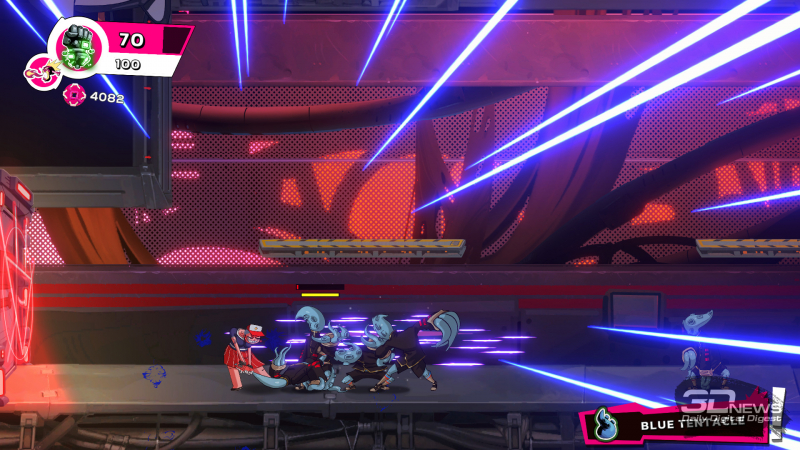Screen dimensions: 800x450
Task: Select the Blue Tentacle icon
Action: (x=603, y=422)
